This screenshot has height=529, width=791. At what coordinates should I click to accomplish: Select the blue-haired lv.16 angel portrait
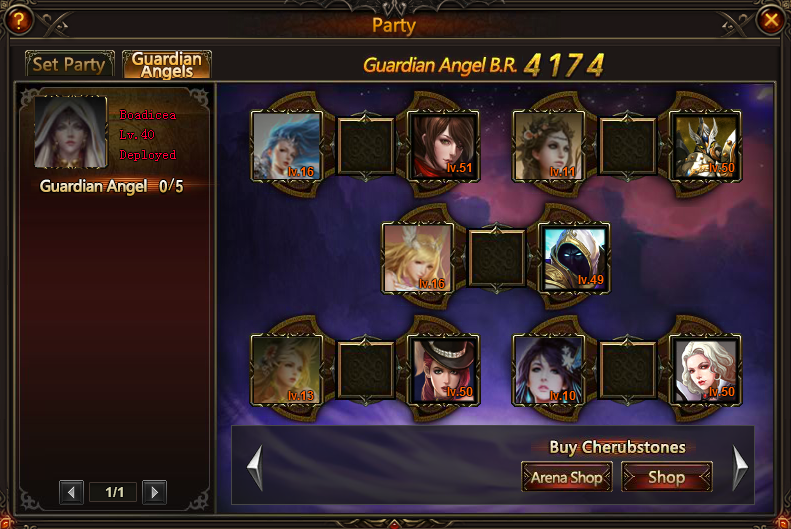coord(287,146)
